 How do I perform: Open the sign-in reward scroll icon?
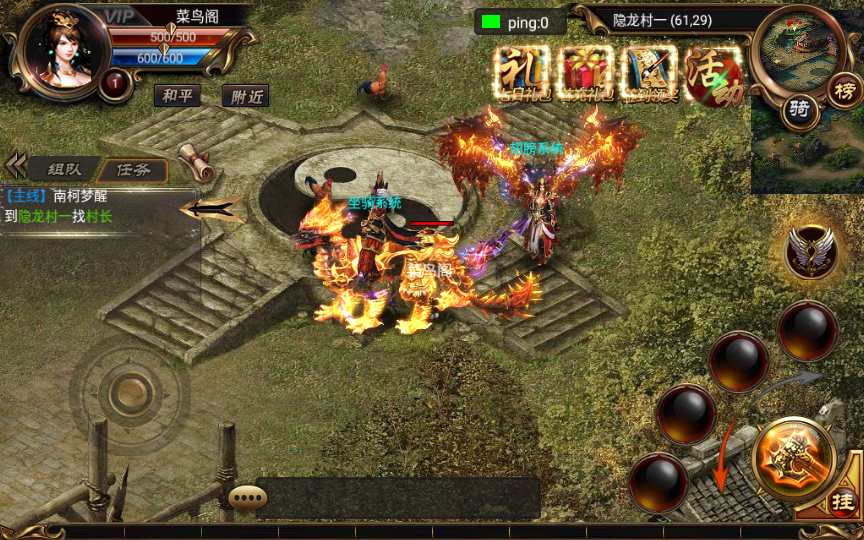(649, 70)
